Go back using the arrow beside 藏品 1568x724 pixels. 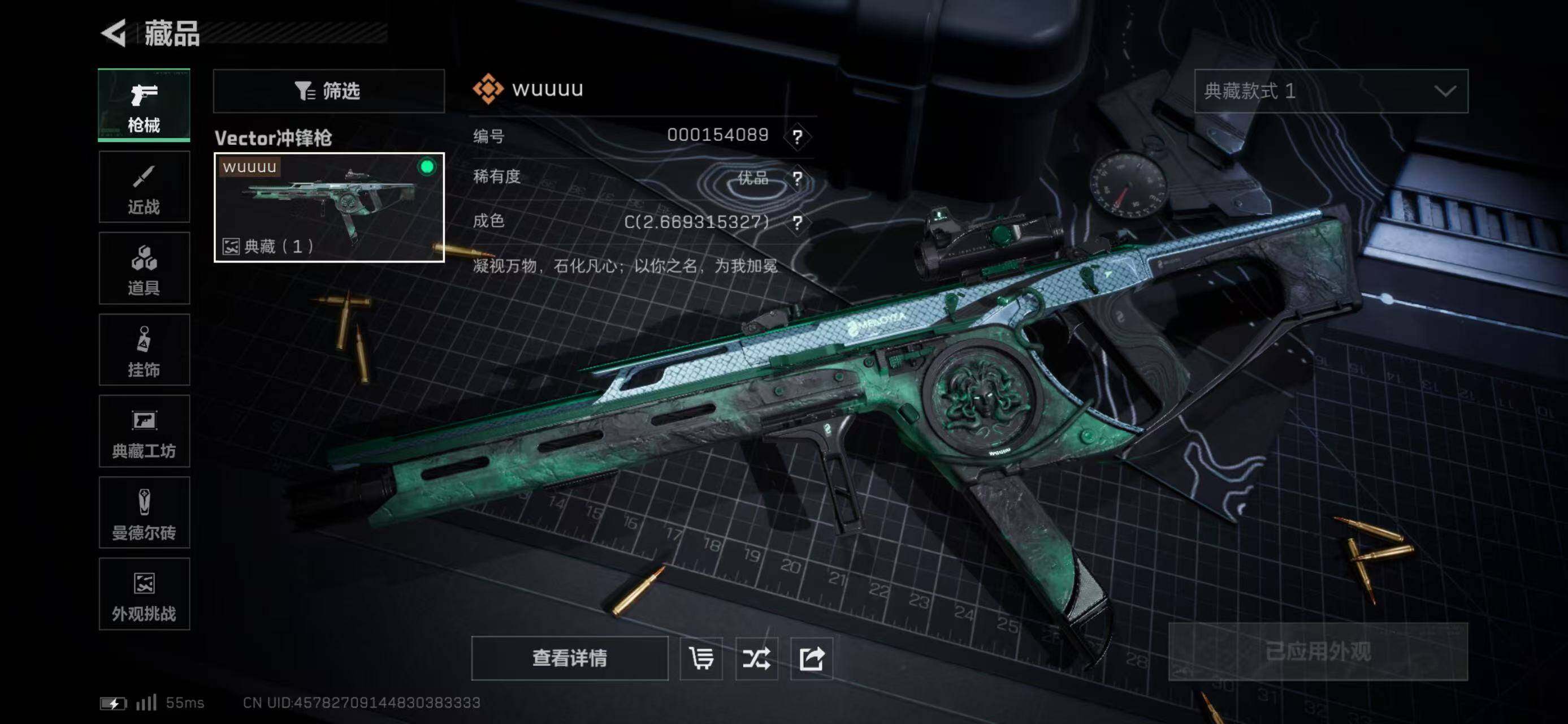(x=114, y=33)
